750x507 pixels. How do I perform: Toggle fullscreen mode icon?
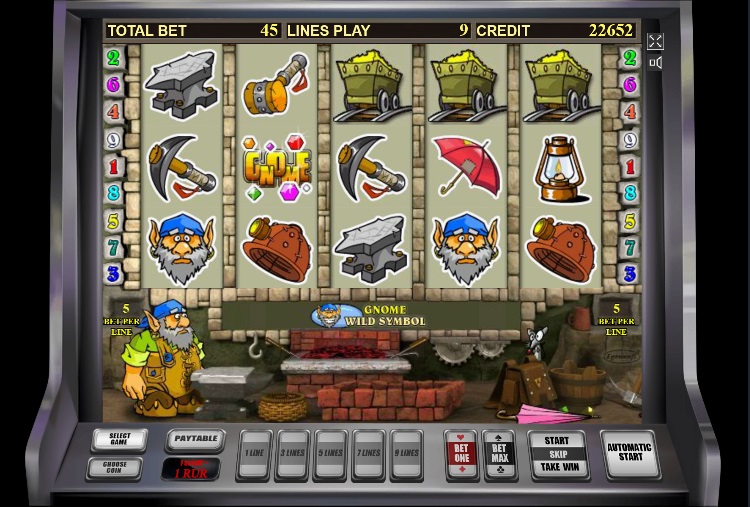[x=655, y=41]
